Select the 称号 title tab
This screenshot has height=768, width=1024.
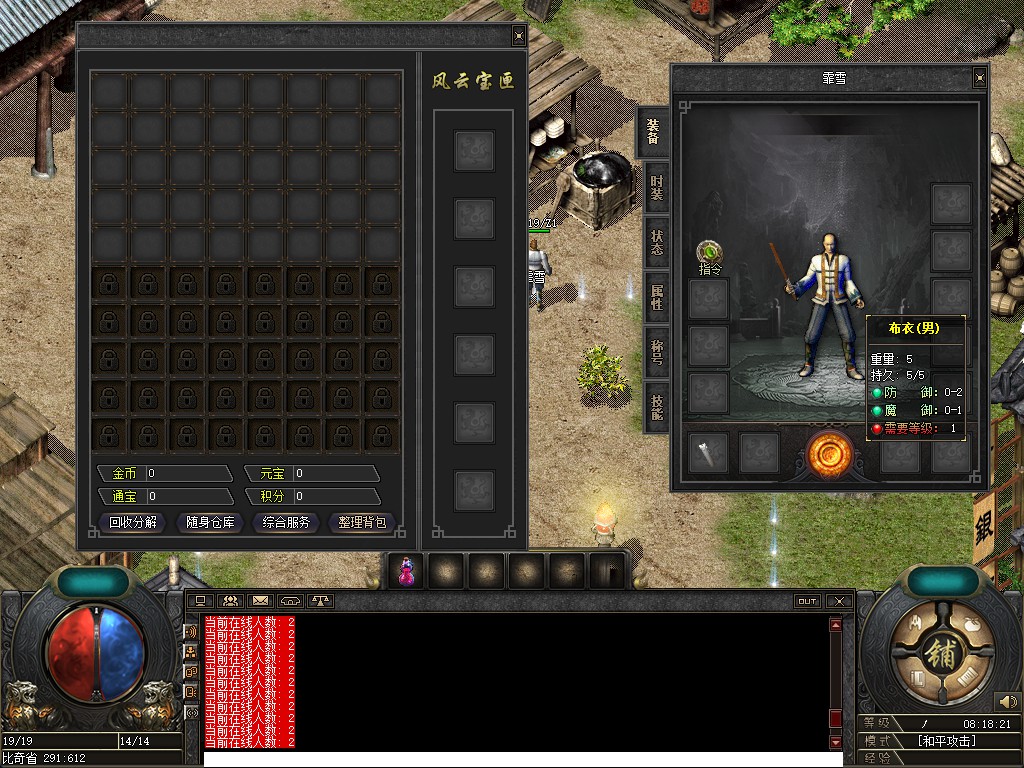[656, 351]
